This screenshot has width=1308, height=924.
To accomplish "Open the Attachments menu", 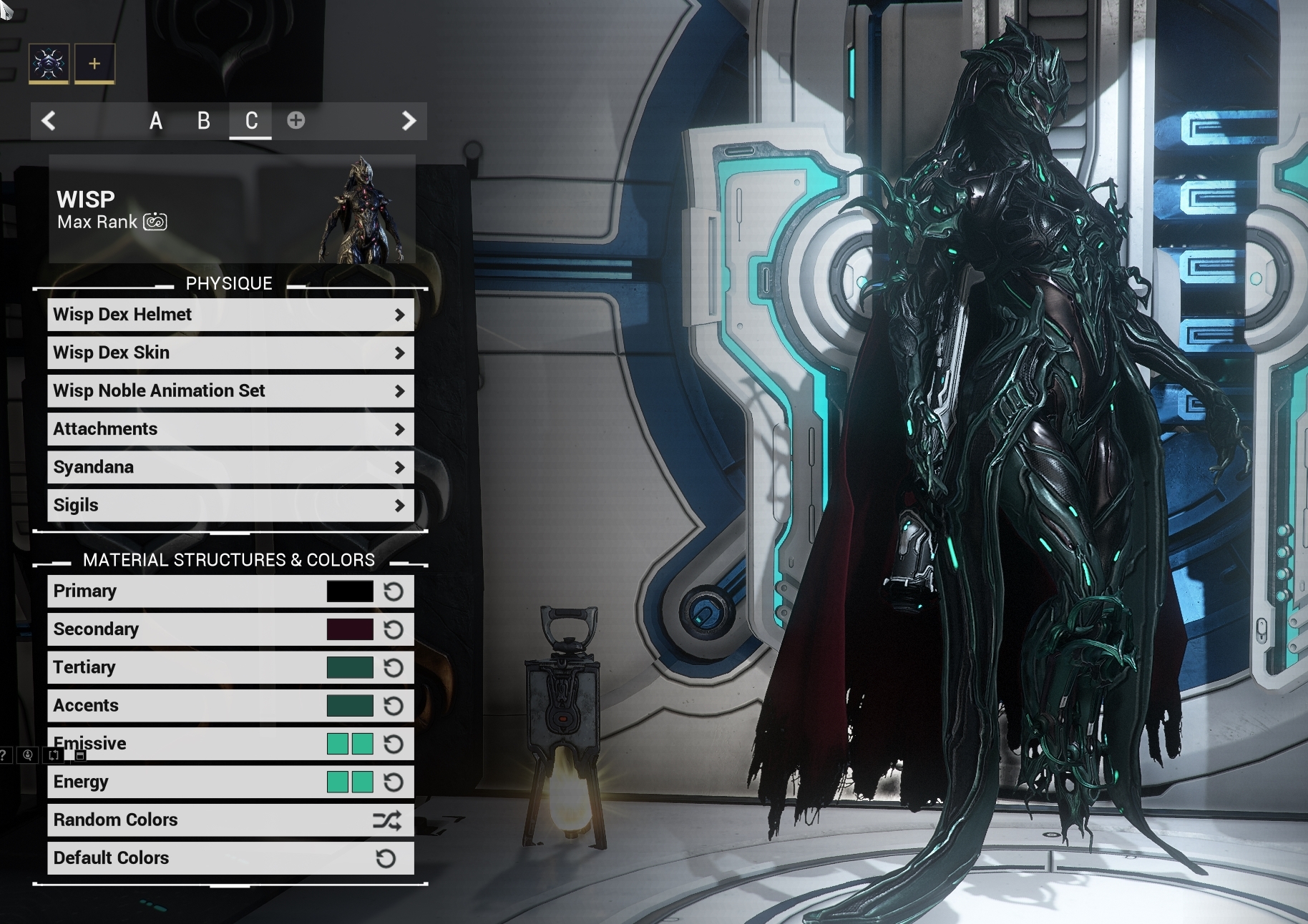I will (x=230, y=429).
